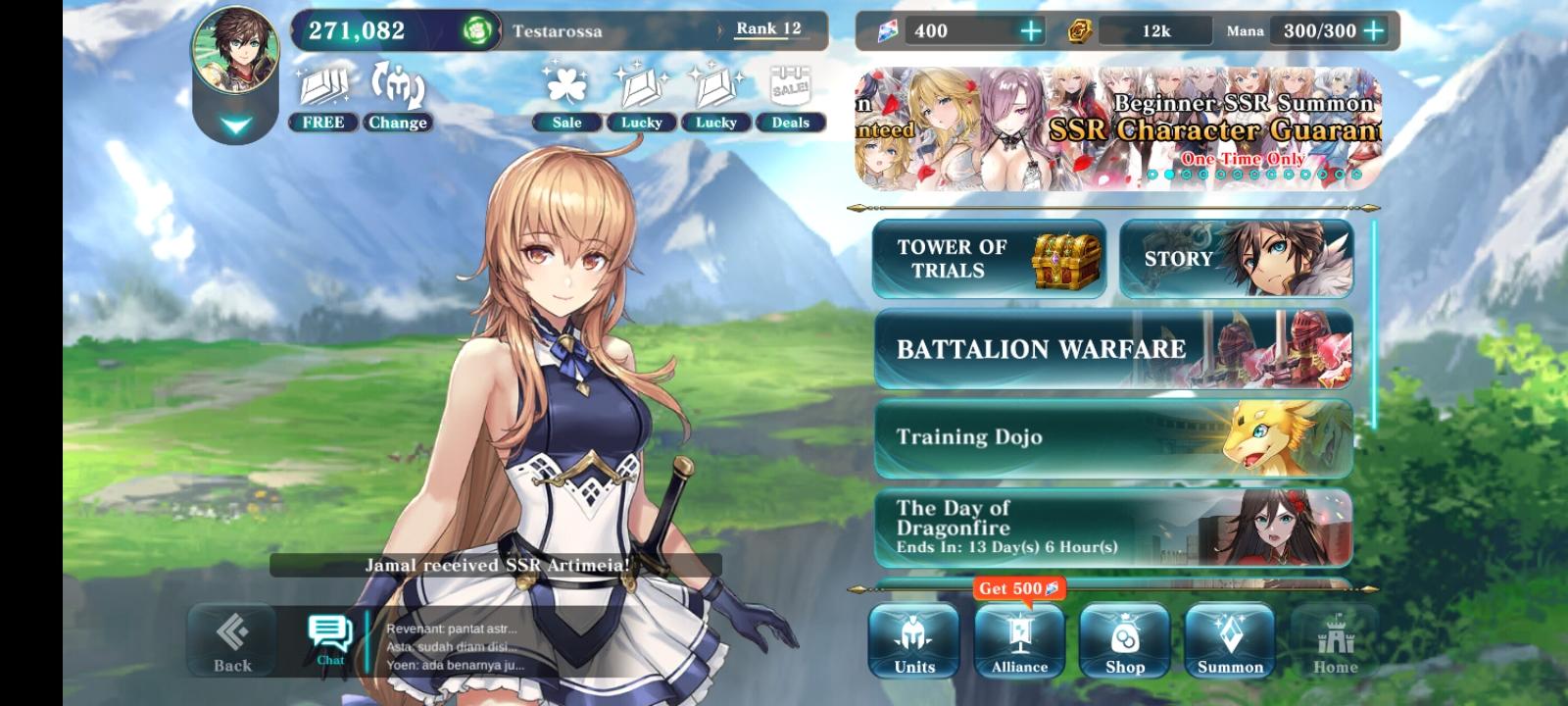Image resolution: width=1568 pixels, height=706 pixels.
Task: Open the in-game Shop
Action: [1124, 640]
